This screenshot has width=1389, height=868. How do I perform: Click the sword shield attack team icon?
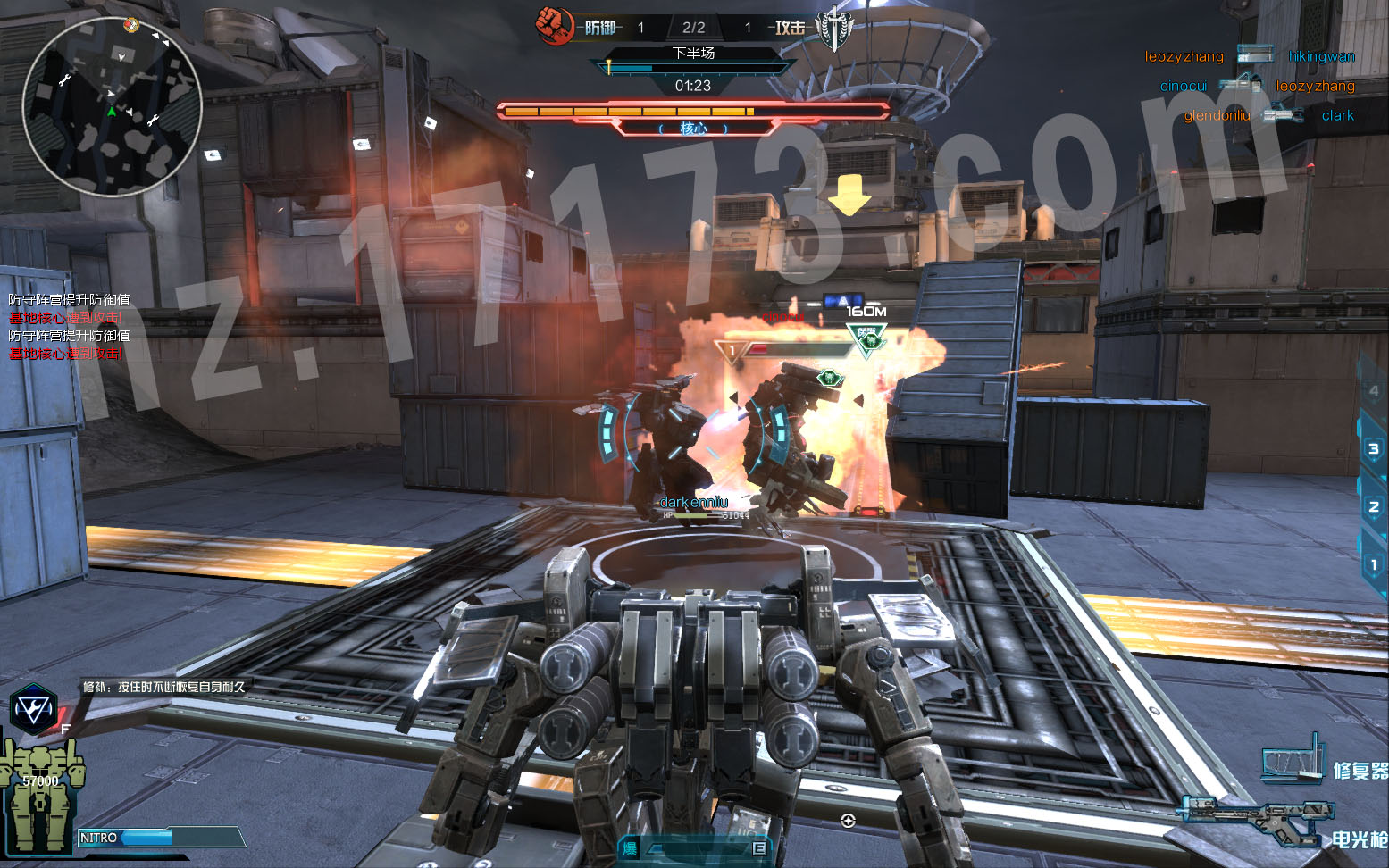click(833, 28)
